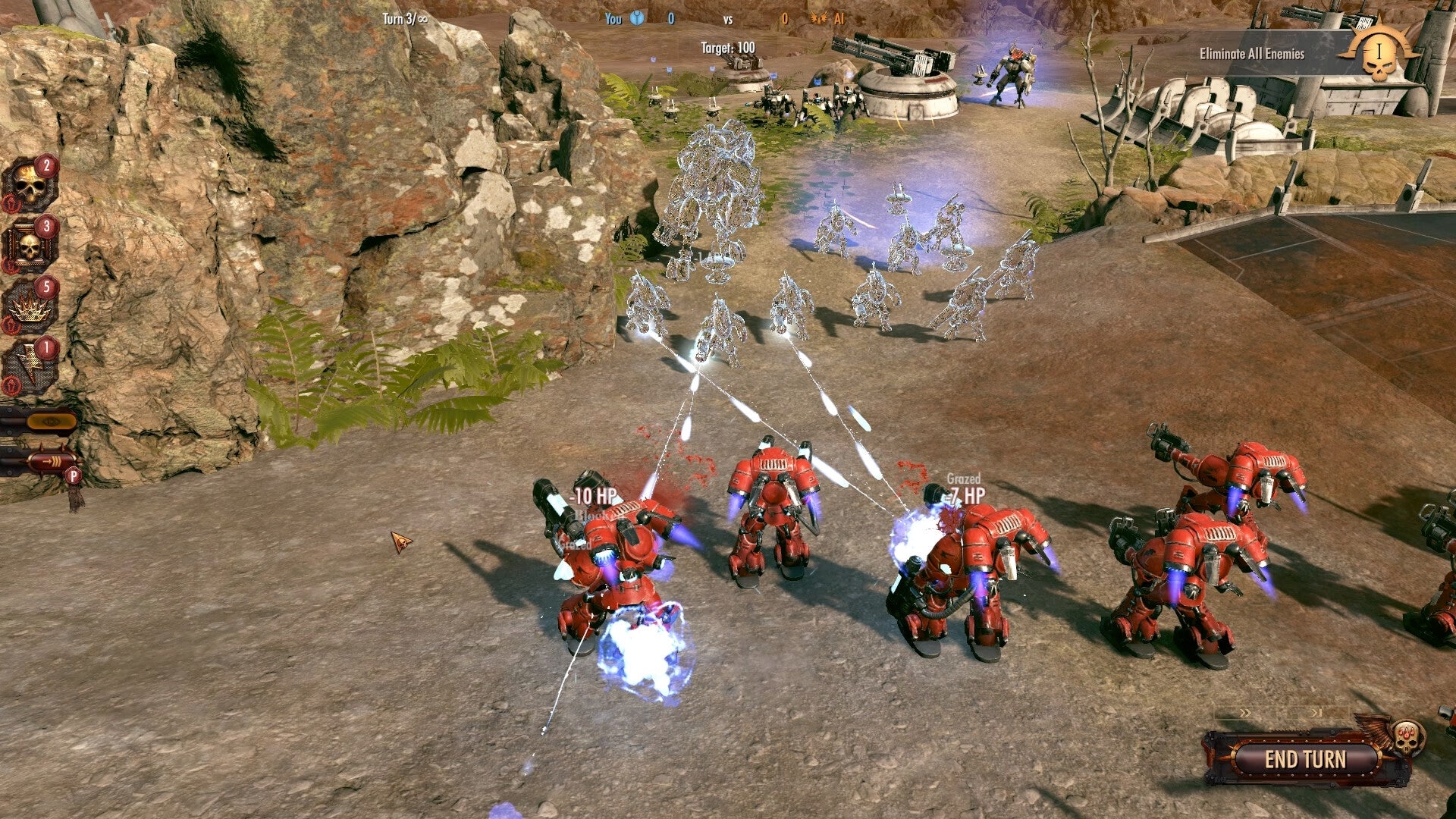Click the AI's orange faction emblem
1456x819 pixels.
[821, 19]
